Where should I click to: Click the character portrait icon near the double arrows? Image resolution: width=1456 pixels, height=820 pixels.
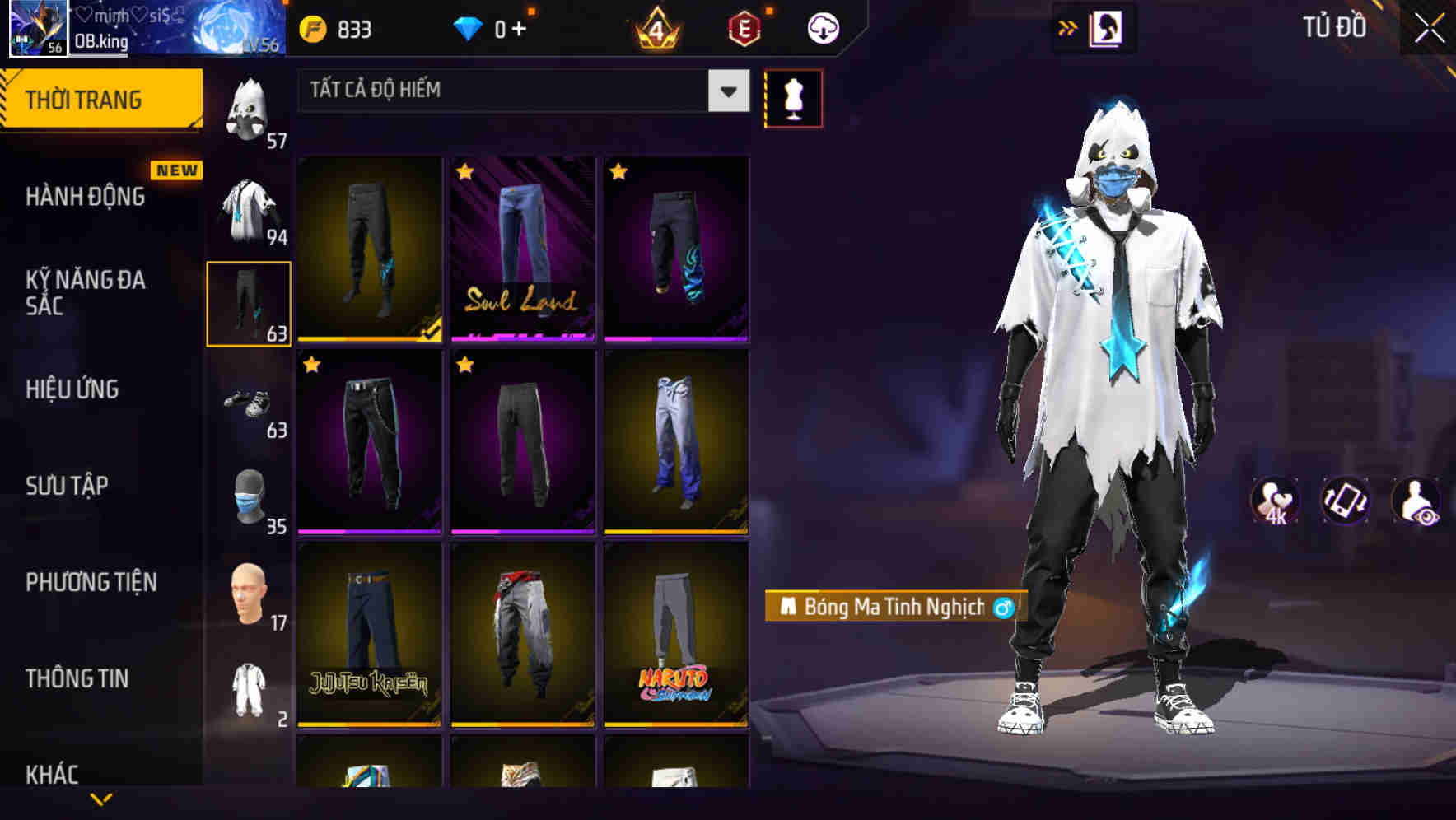pyautogui.click(x=1108, y=26)
